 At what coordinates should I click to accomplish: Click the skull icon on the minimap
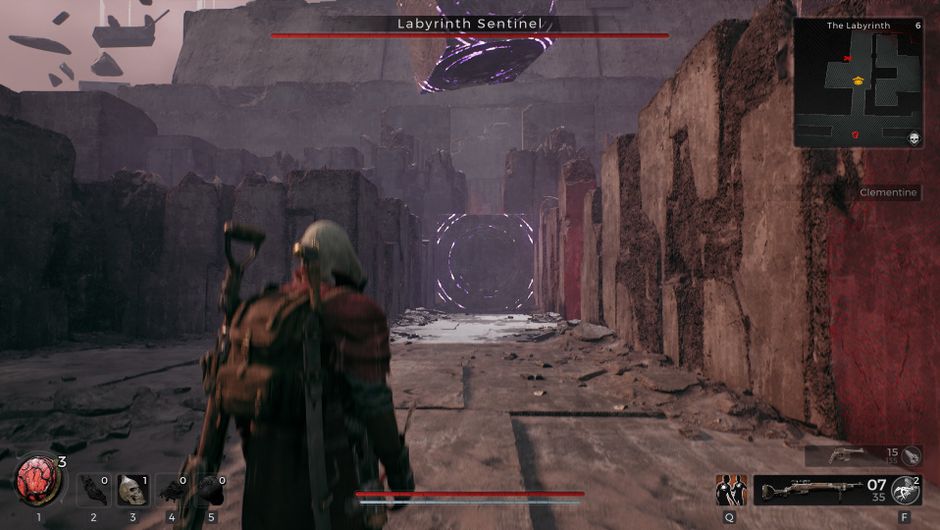914,139
